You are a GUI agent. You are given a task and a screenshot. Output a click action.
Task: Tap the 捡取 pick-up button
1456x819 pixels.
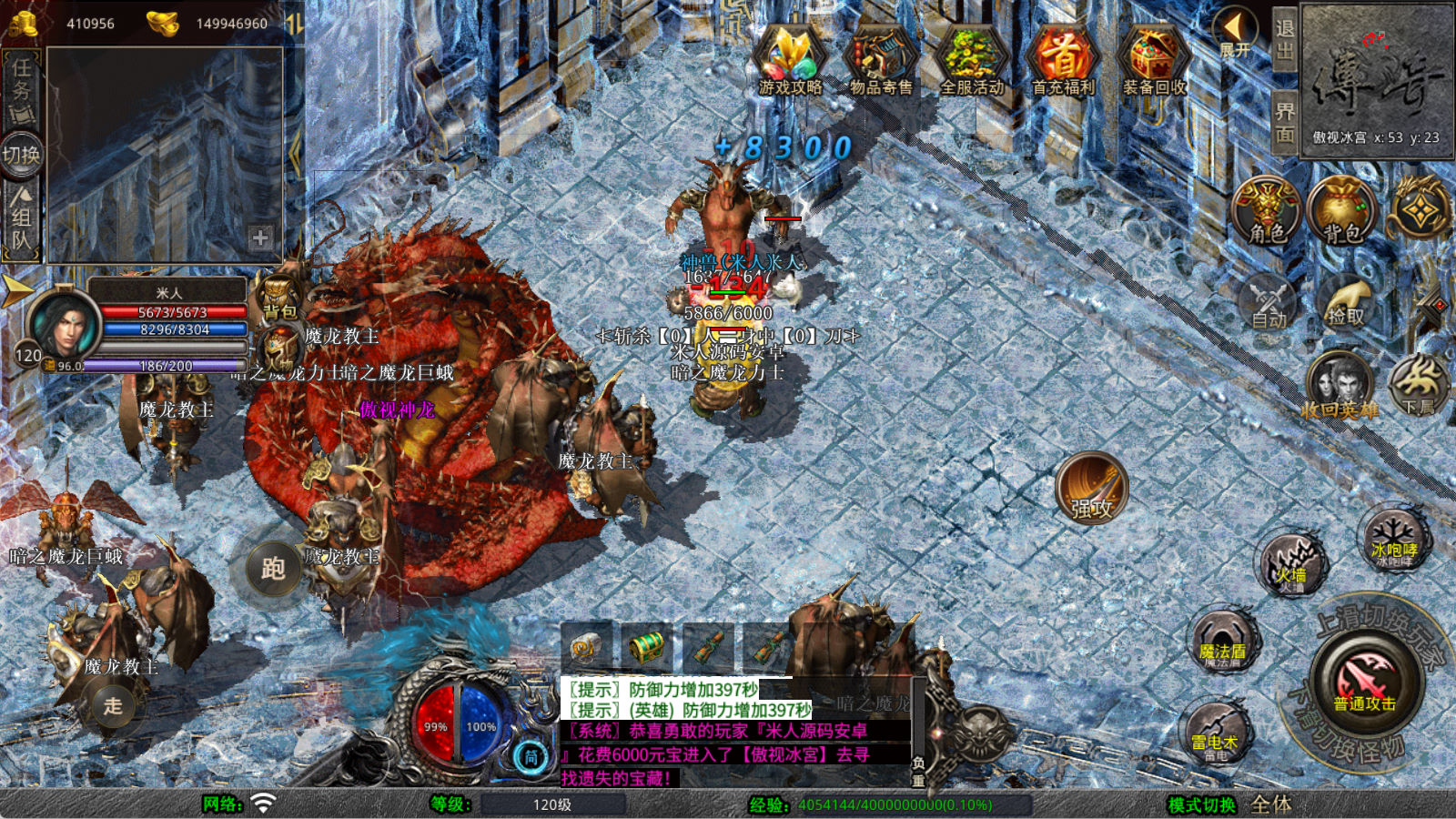pyautogui.click(x=1346, y=302)
